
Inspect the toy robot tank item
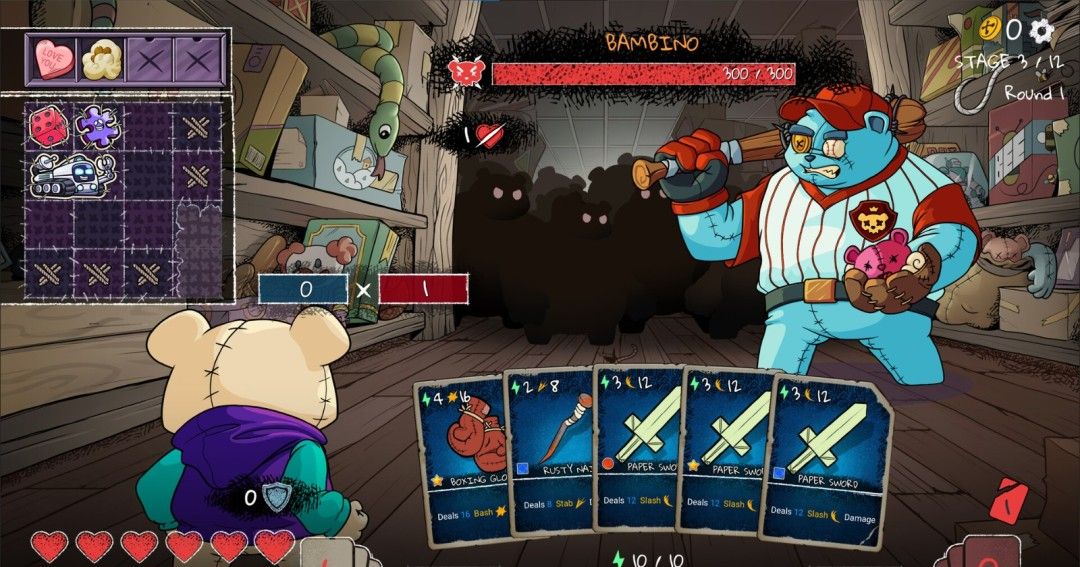70,175
